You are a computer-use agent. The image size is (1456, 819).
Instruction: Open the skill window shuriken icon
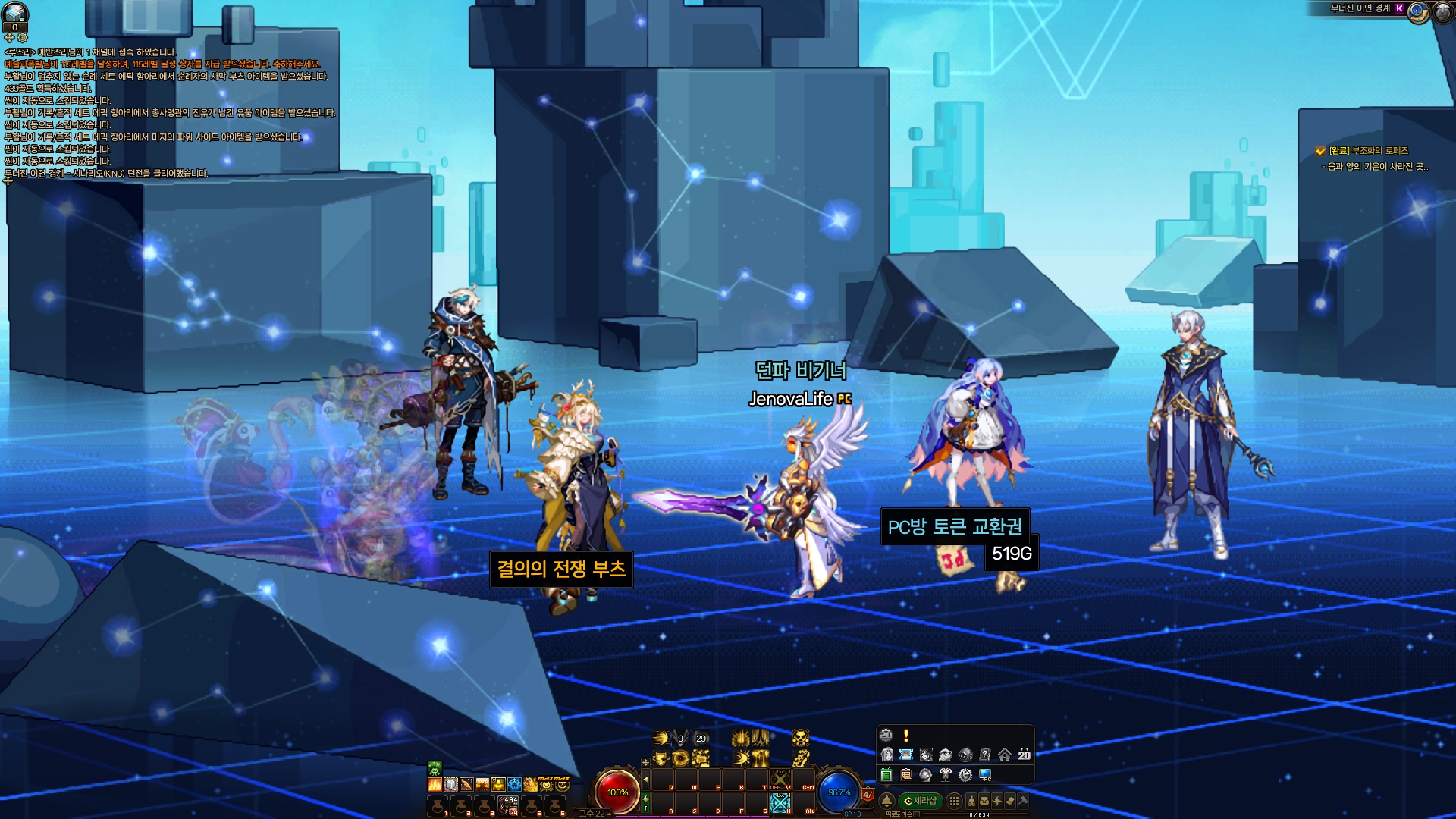tap(997, 801)
